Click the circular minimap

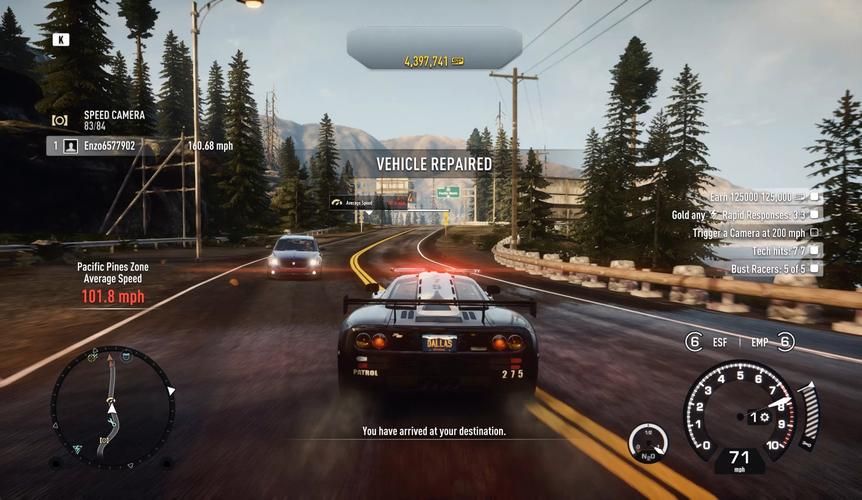[112, 406]
